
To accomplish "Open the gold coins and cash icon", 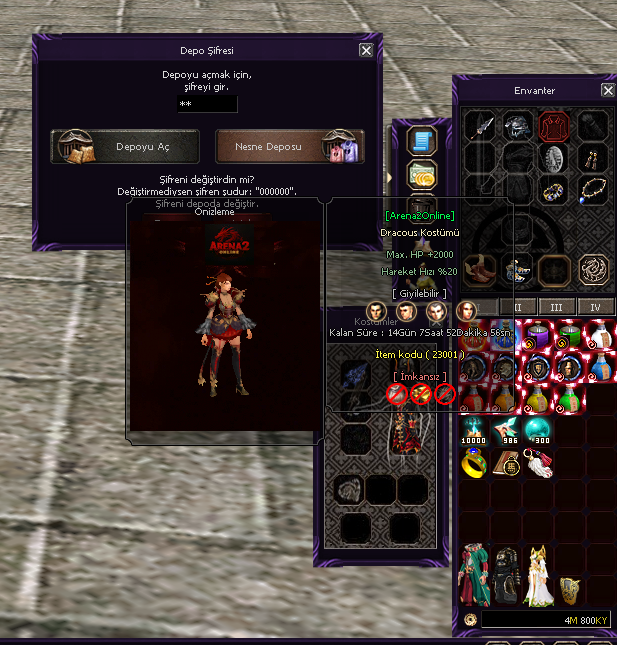I will tap(421, 173).
